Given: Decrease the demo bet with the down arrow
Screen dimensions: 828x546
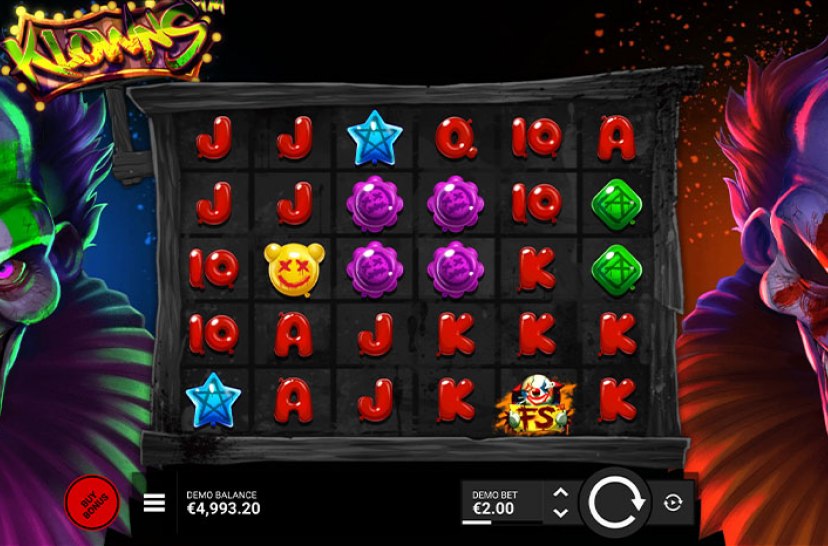Looking at the screenshot, I should [x=560, y=512].
